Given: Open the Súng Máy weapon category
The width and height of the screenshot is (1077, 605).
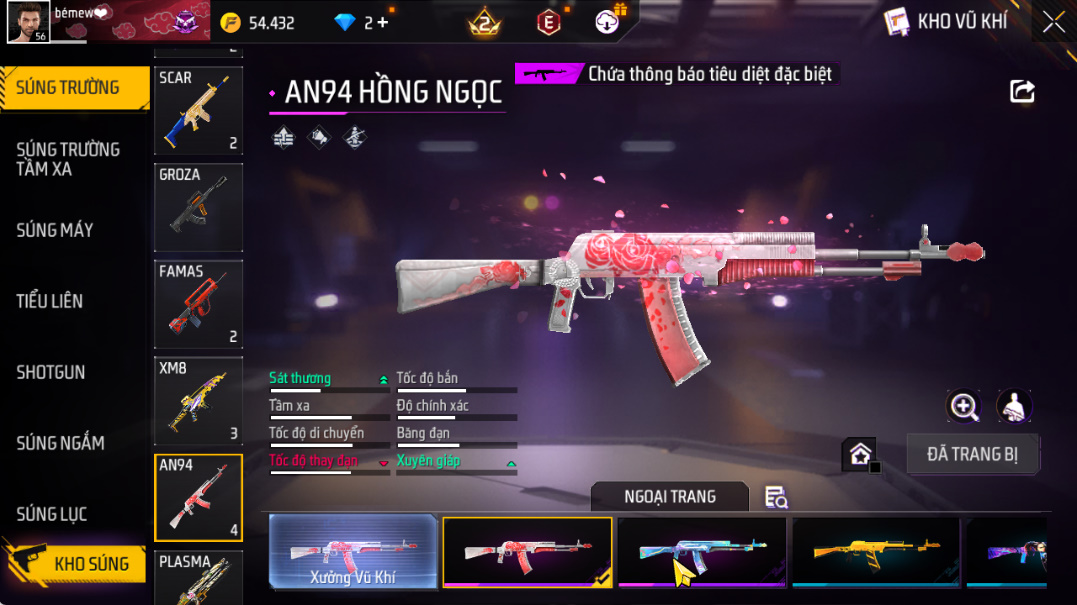Looking at the screenshot, I should click(55, 230).
